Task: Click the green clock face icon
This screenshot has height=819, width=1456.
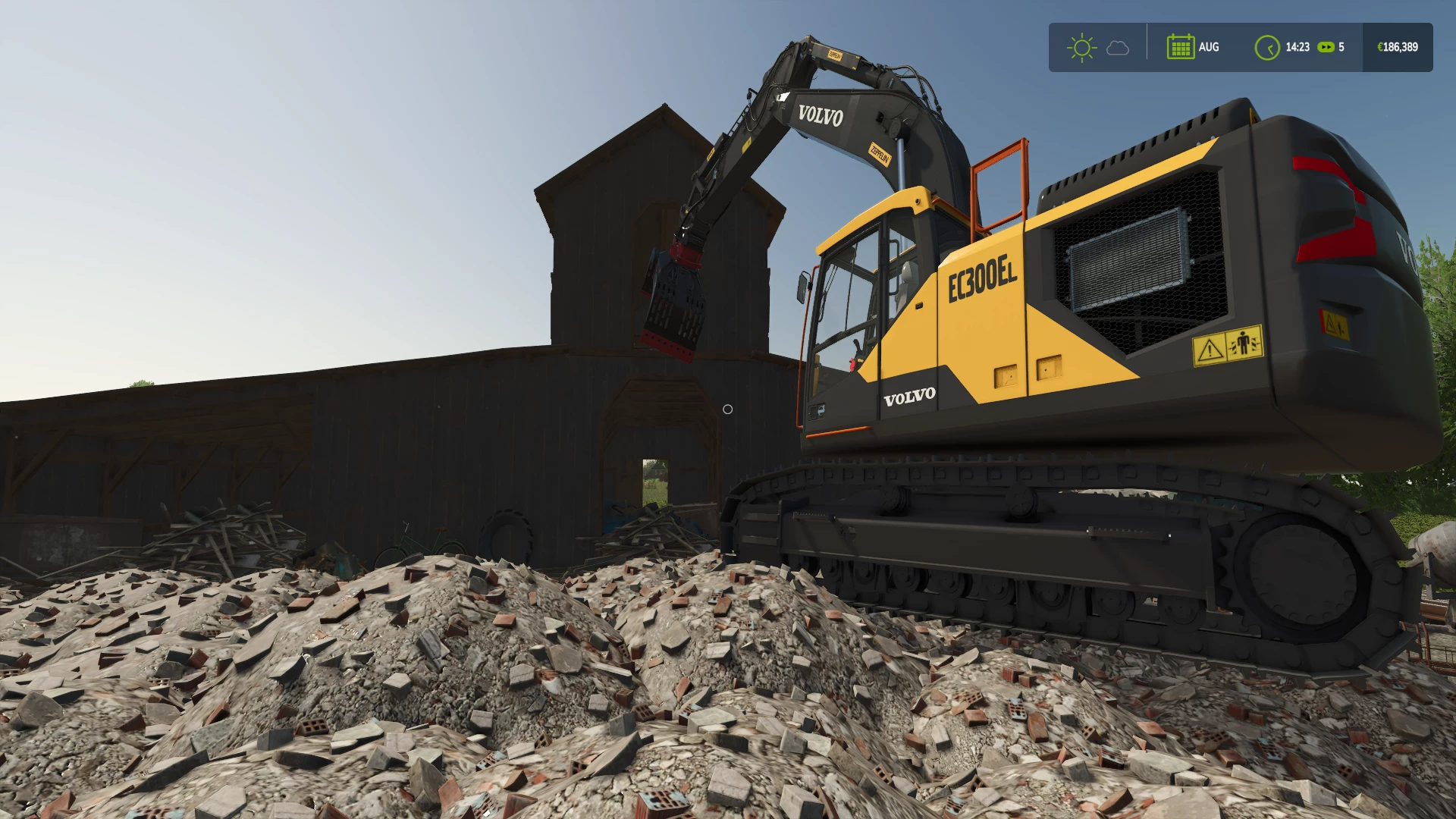Action: [1269, 47]
